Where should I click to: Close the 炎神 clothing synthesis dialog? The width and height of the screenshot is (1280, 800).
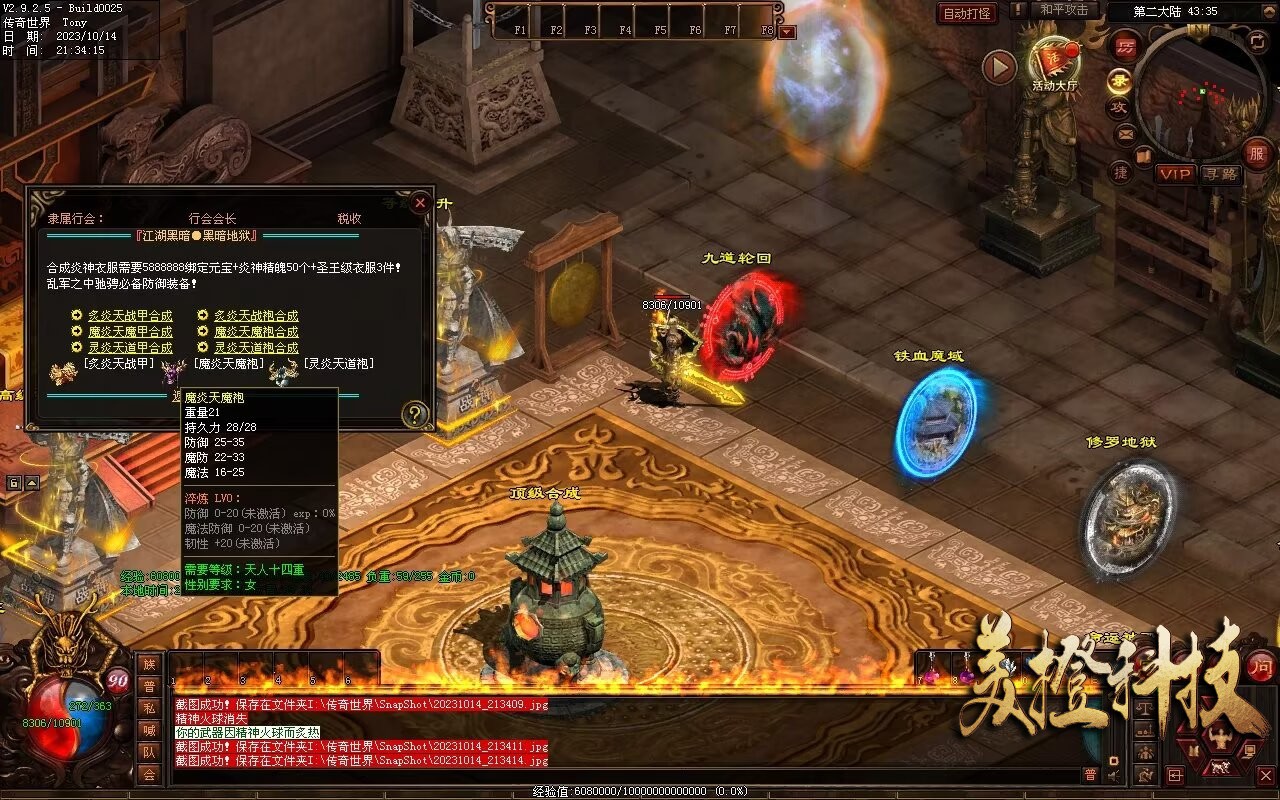pos(420,203)
